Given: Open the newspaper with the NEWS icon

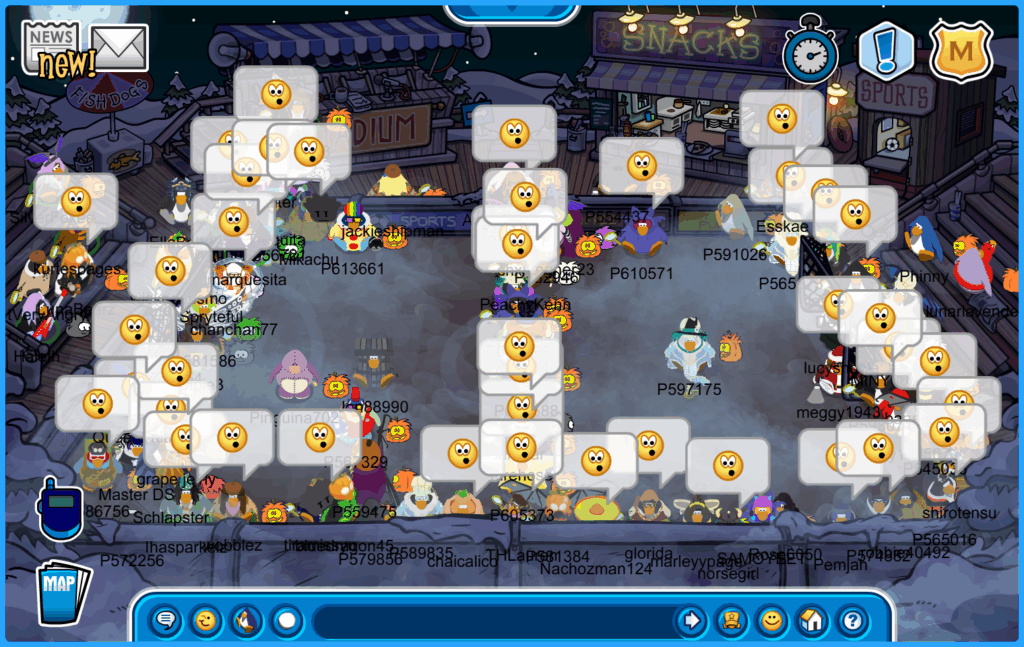Looking at the screenshot, I should coord(51,47).
